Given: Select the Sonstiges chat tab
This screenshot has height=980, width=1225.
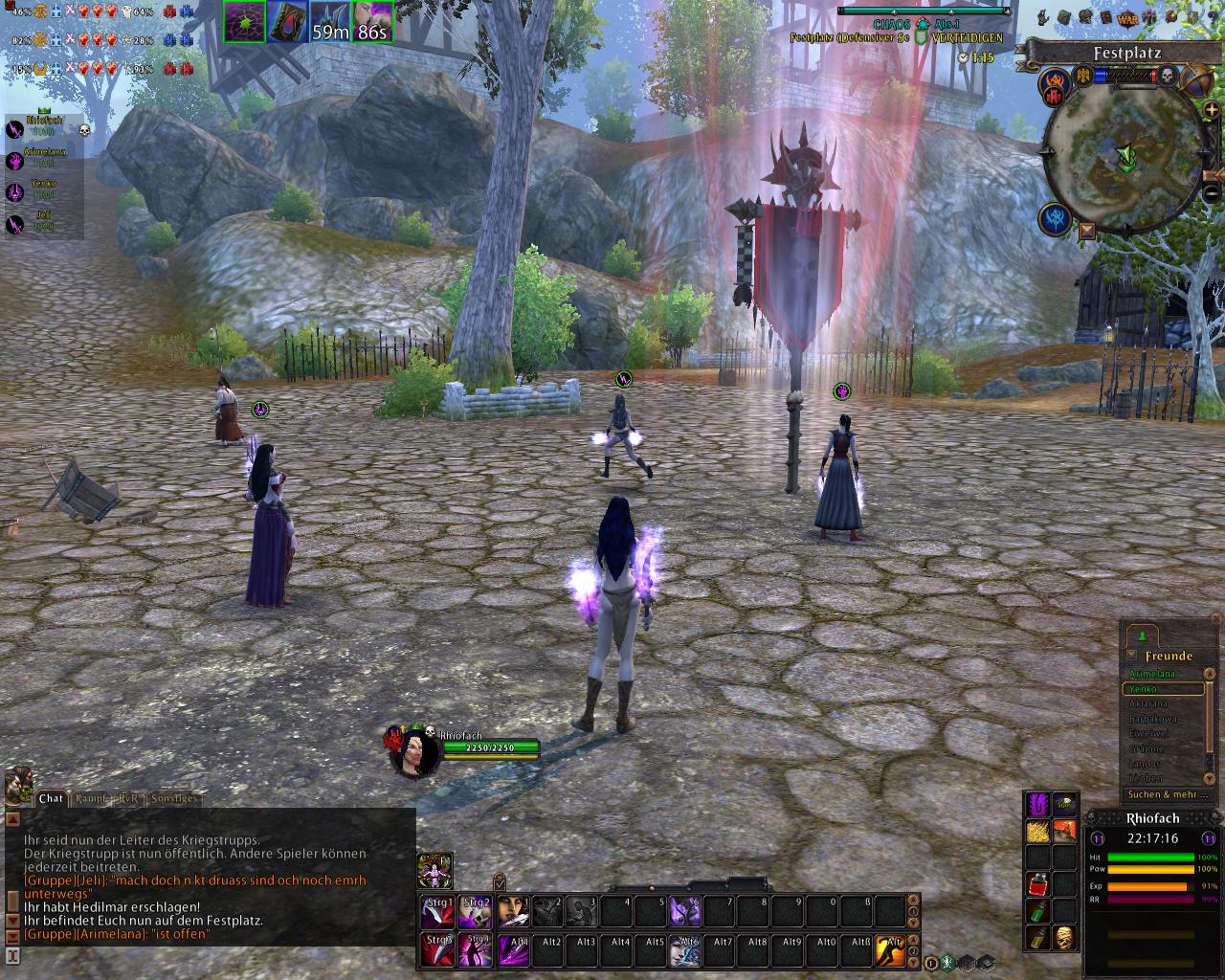Looking at the screenshot, I should coord(173,798).
